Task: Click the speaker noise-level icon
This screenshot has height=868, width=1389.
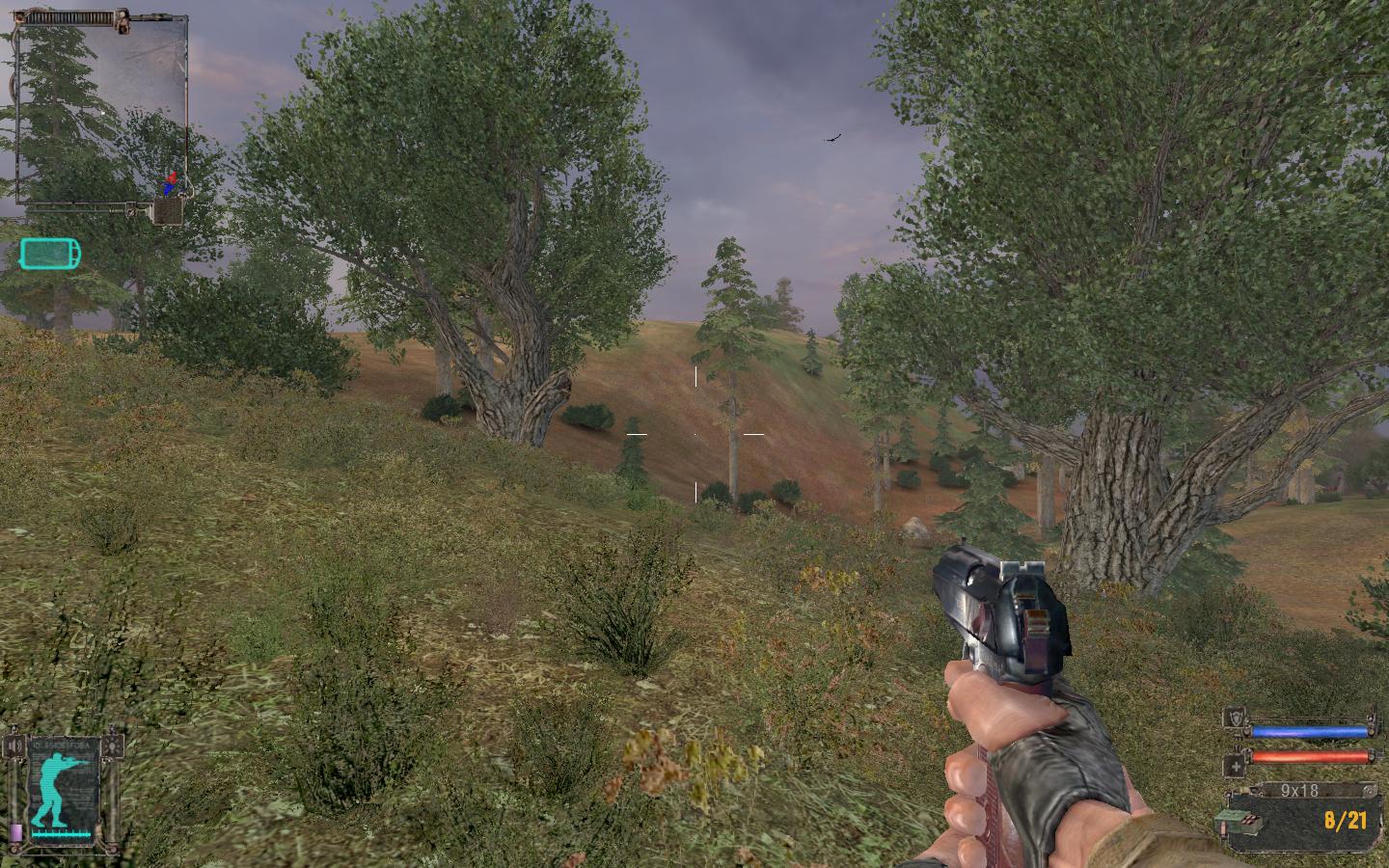Action: 16,746
